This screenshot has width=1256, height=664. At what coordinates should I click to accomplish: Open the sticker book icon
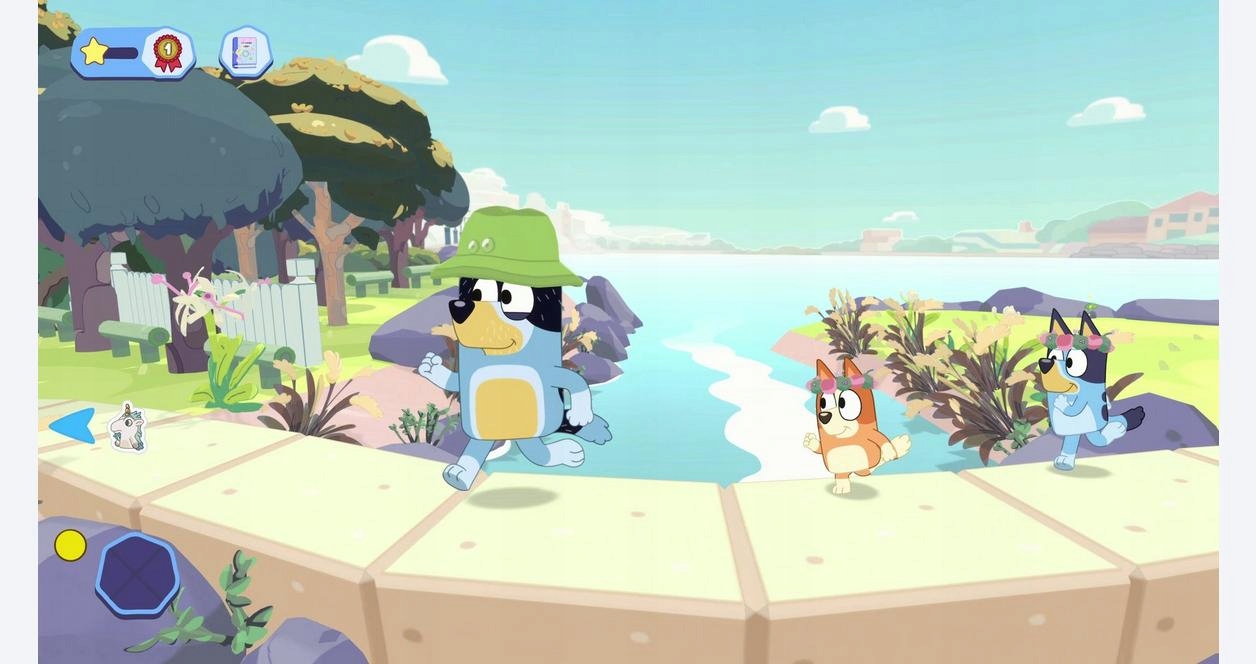click(245, 52)
